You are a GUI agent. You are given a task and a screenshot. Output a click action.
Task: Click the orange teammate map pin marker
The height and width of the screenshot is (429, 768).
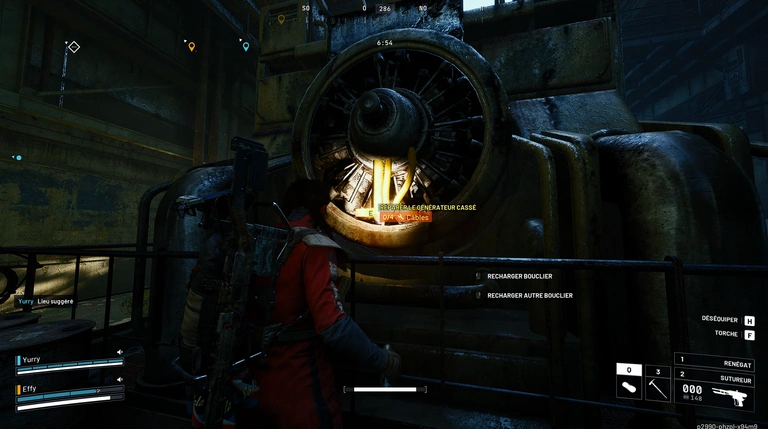pos(191,46)
